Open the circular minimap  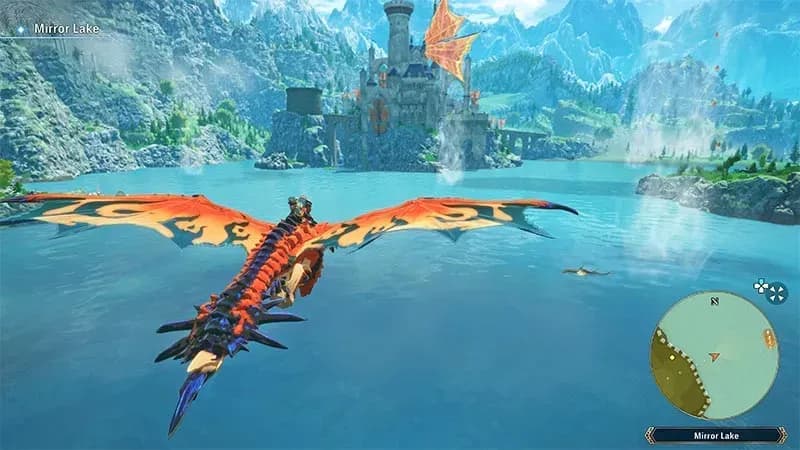pos(714,355)
